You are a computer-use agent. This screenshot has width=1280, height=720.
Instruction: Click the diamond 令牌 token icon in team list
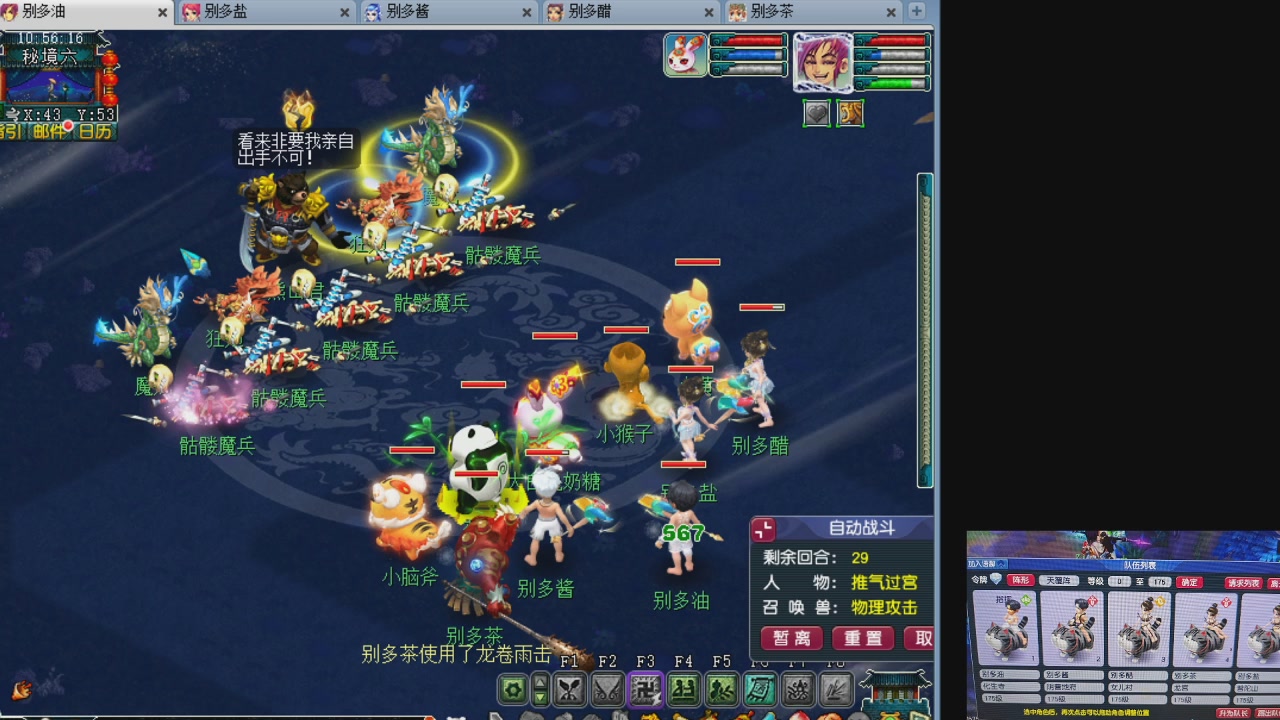pos(994,578)
